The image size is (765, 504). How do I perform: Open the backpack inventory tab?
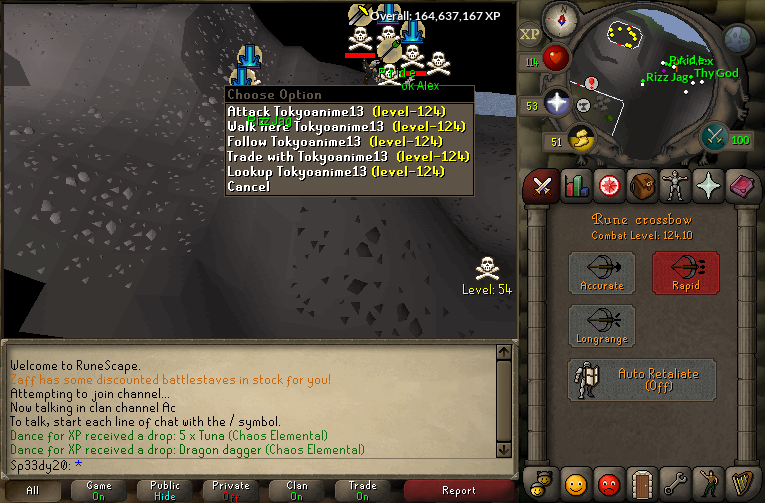[641, 185]
